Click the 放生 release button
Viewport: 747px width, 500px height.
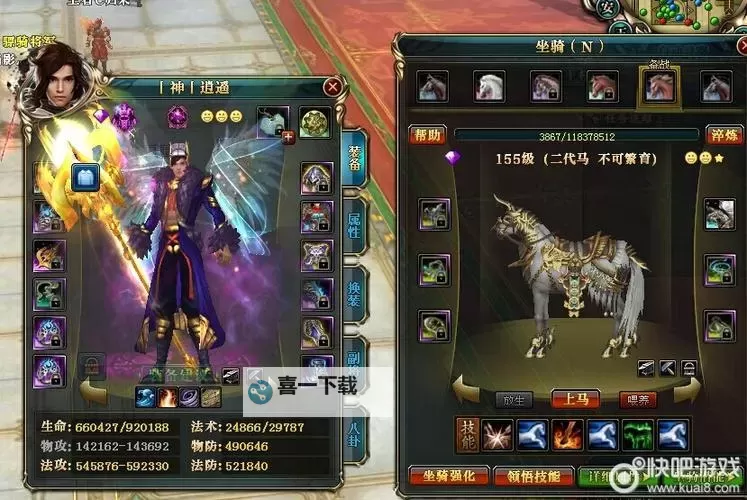[x=514, y=399]
